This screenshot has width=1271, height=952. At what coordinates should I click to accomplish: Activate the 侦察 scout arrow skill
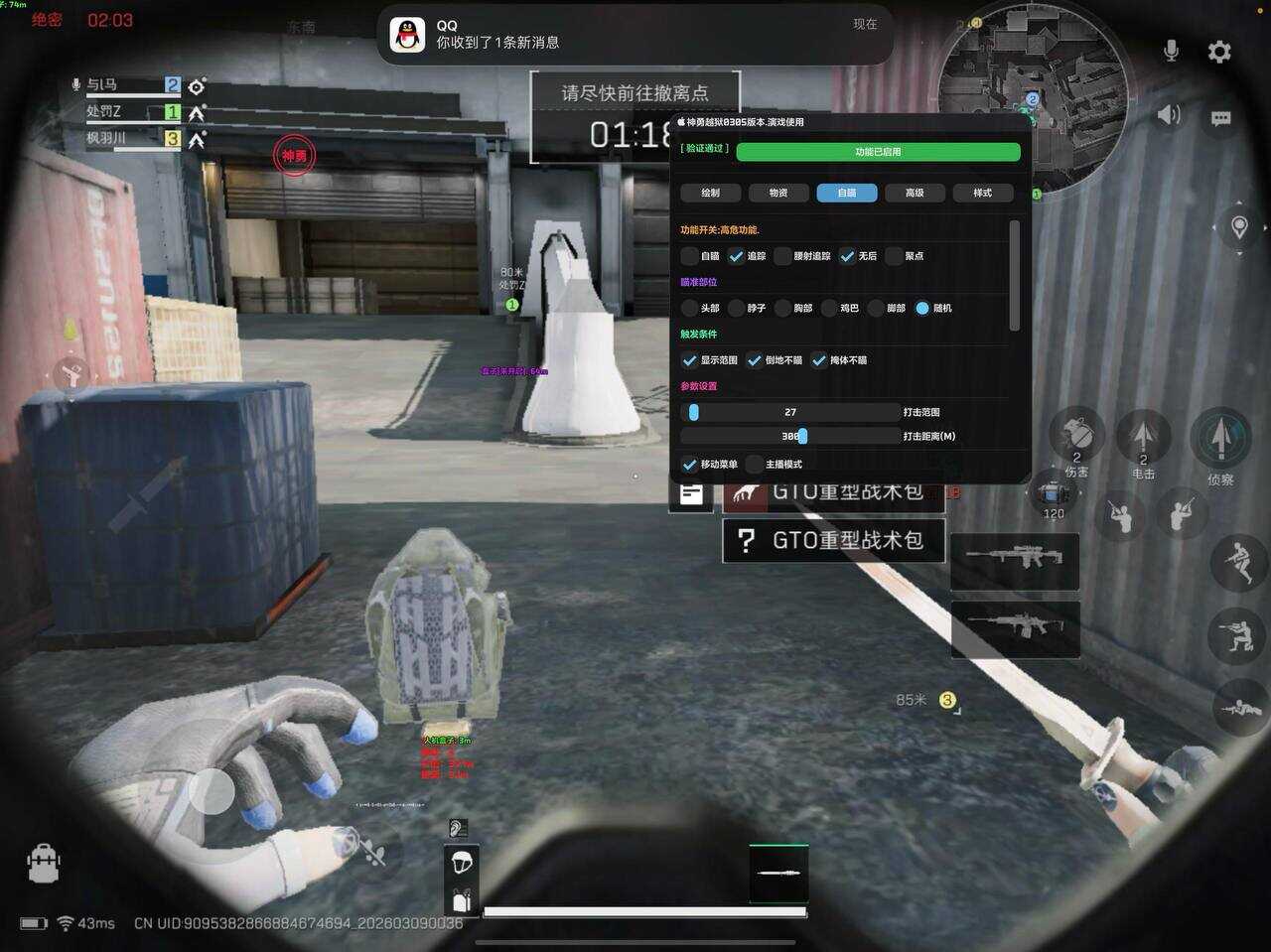(x=1220, y=438)
